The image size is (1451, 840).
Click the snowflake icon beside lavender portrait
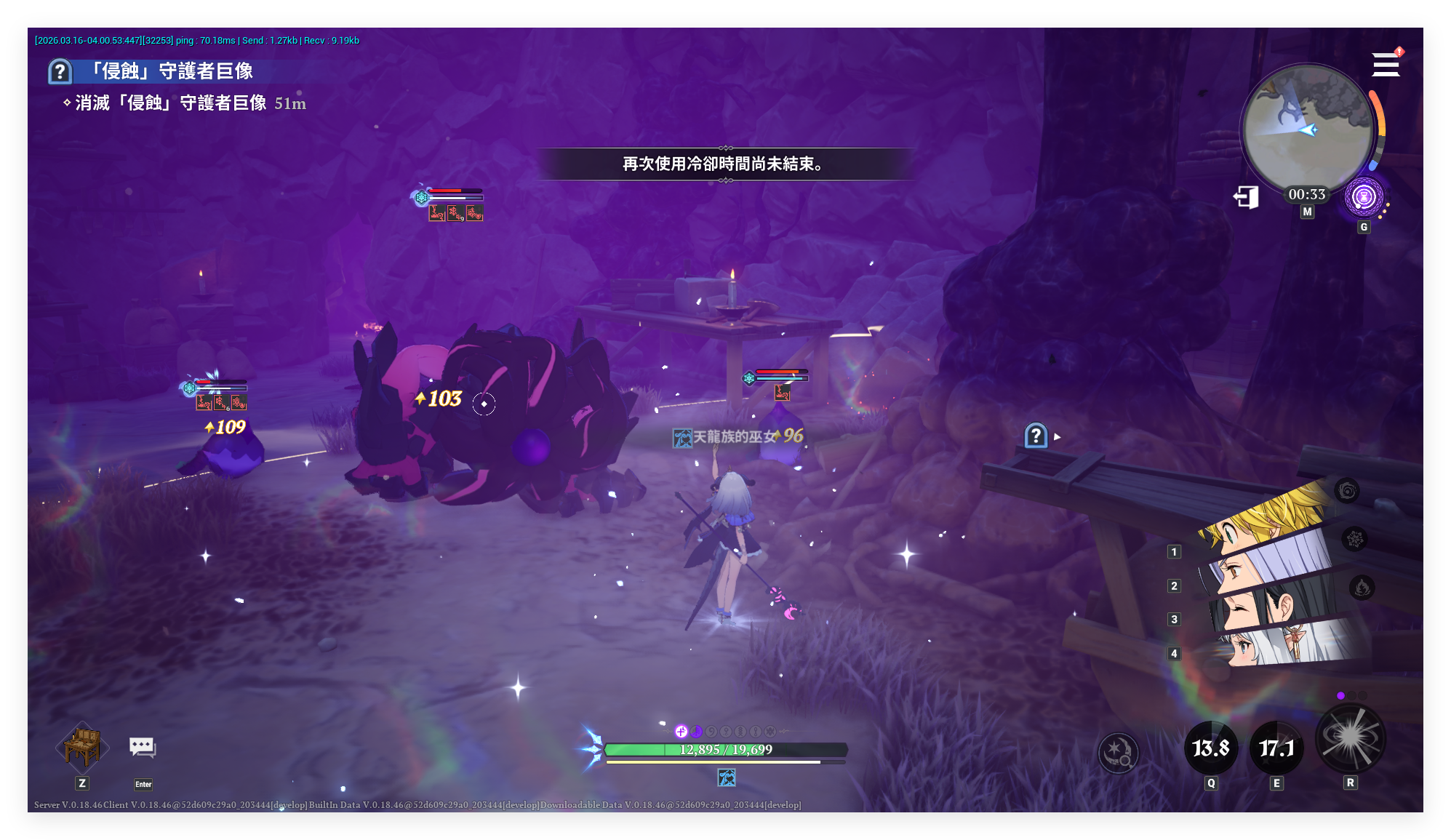(x=1354, y=539)
